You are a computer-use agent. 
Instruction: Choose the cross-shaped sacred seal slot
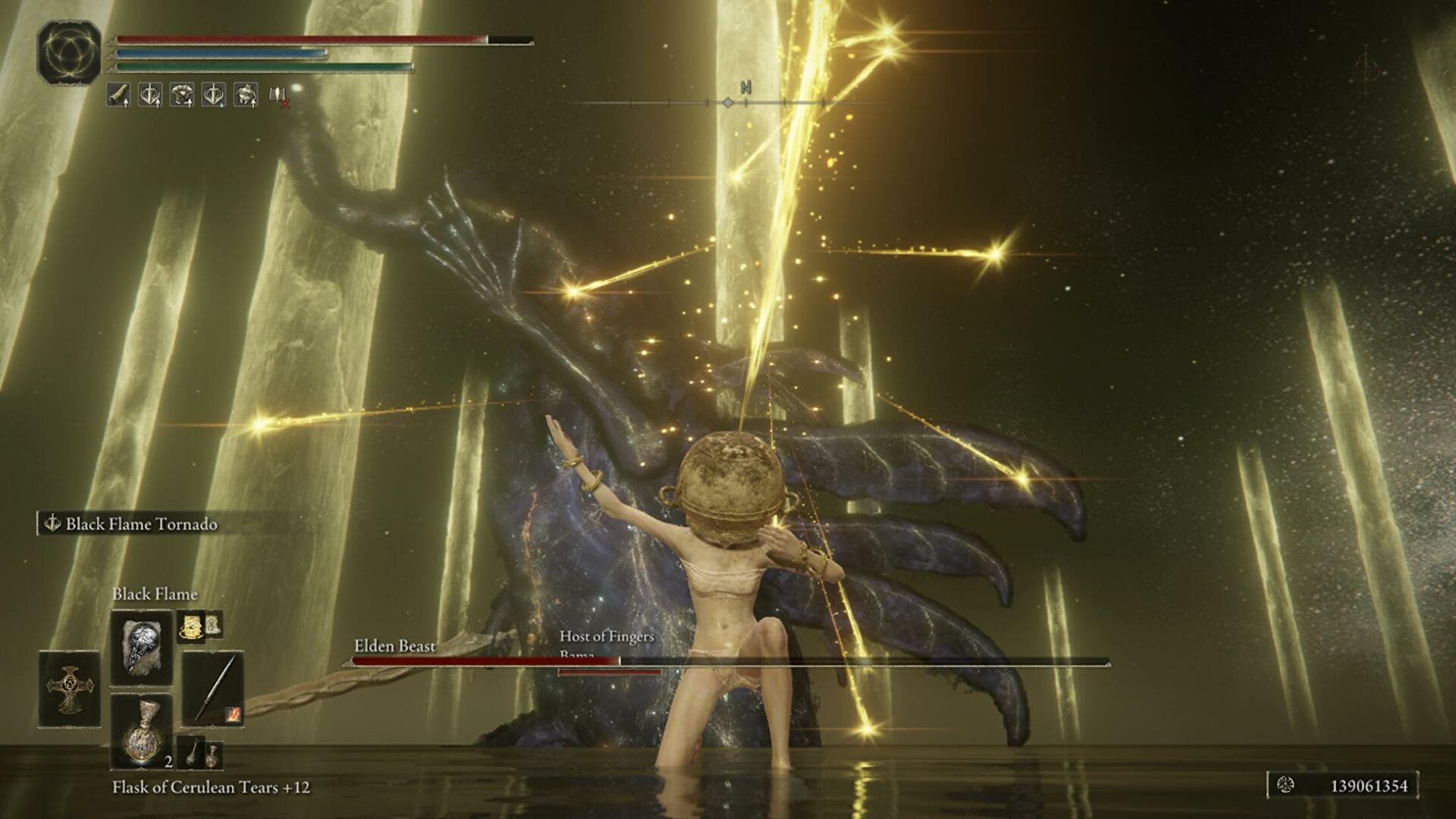coord(69,689)
